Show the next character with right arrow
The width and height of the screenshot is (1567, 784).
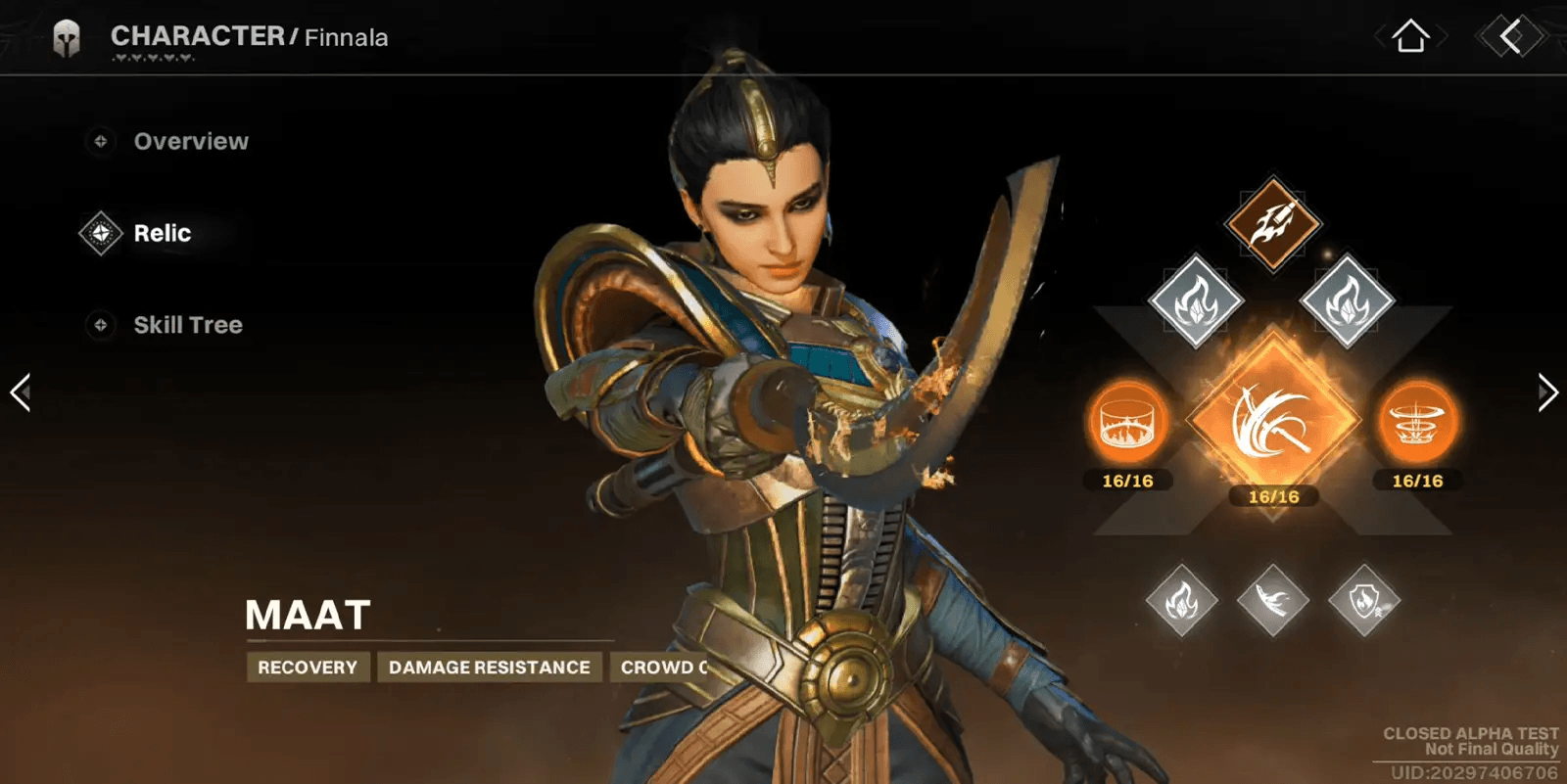1546,392
